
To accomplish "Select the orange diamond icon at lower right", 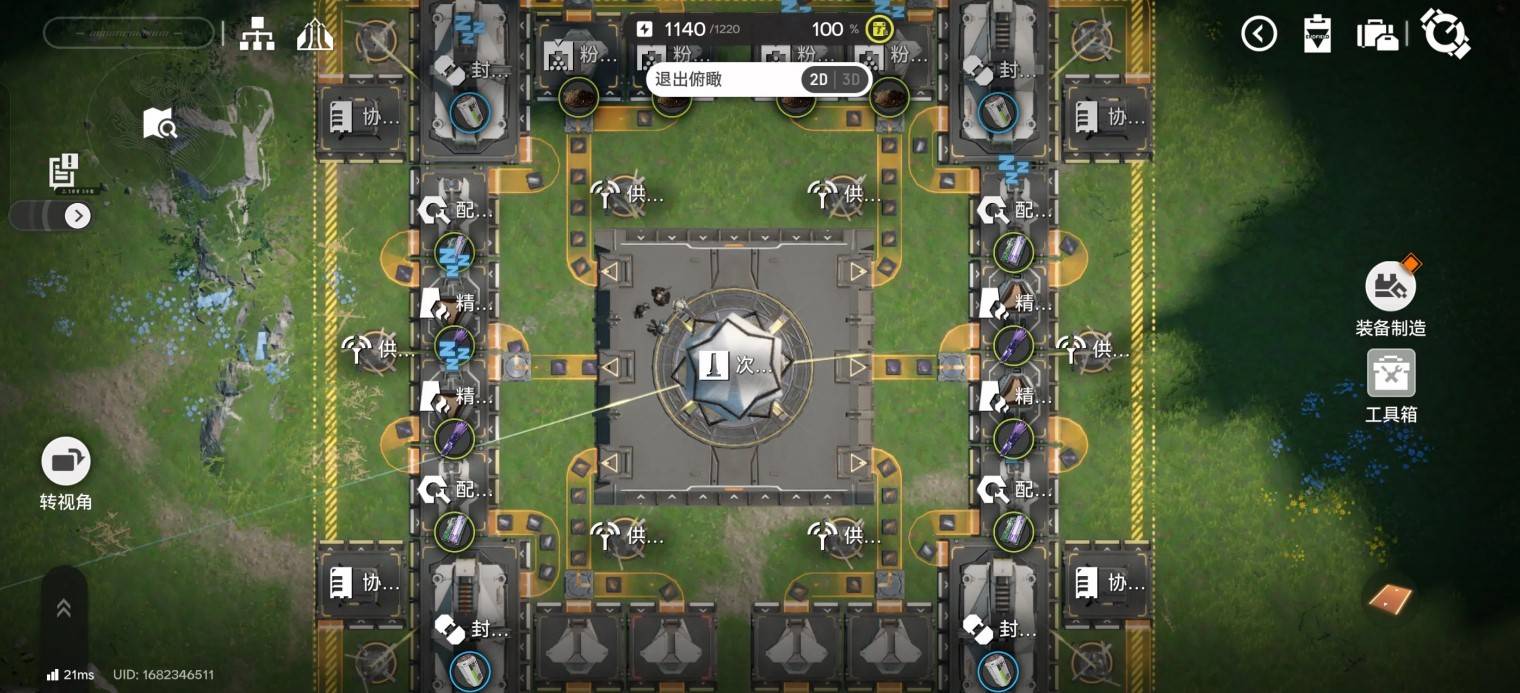I will 1390,599.
